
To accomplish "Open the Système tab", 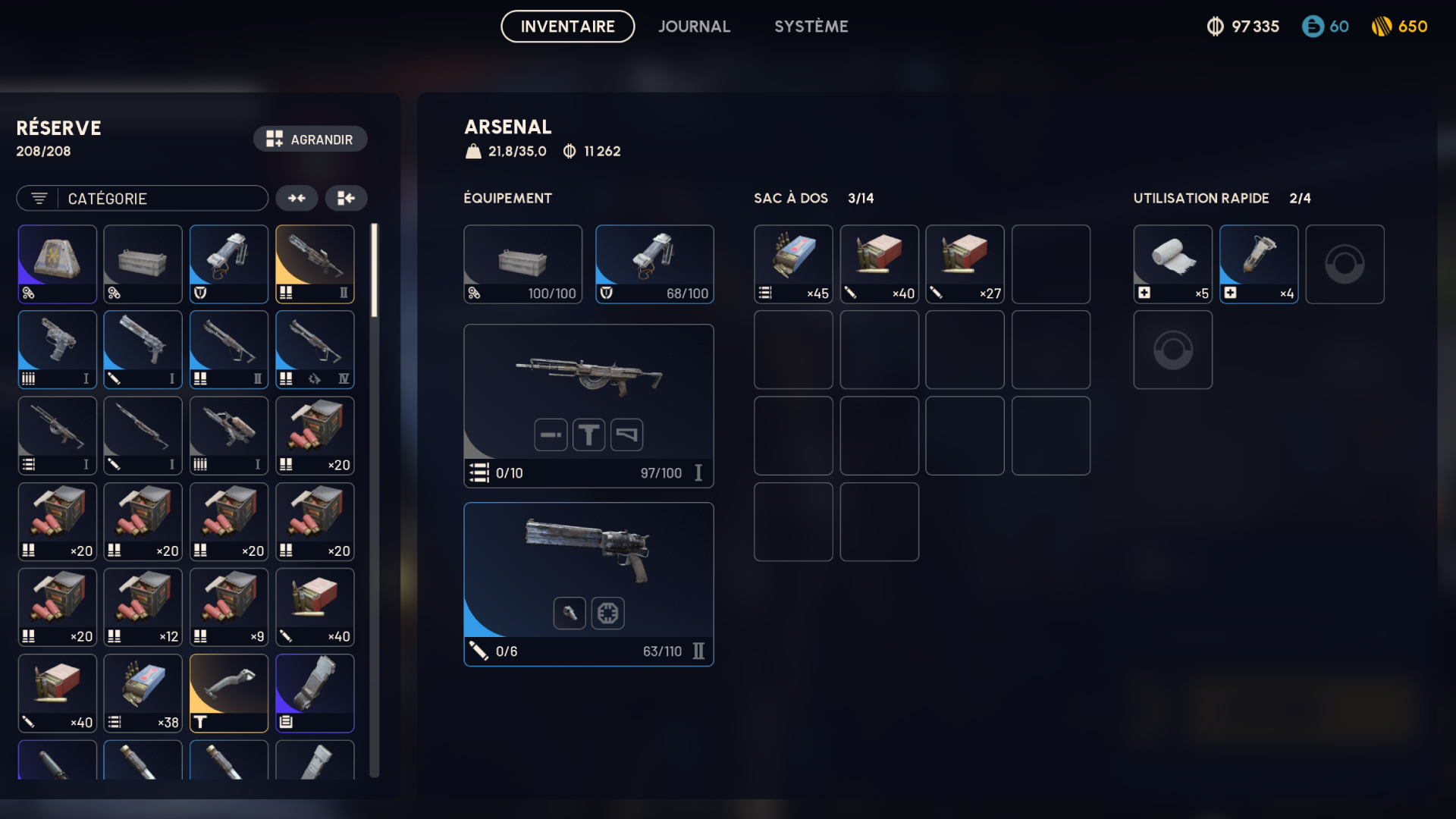I will (811, 27).
